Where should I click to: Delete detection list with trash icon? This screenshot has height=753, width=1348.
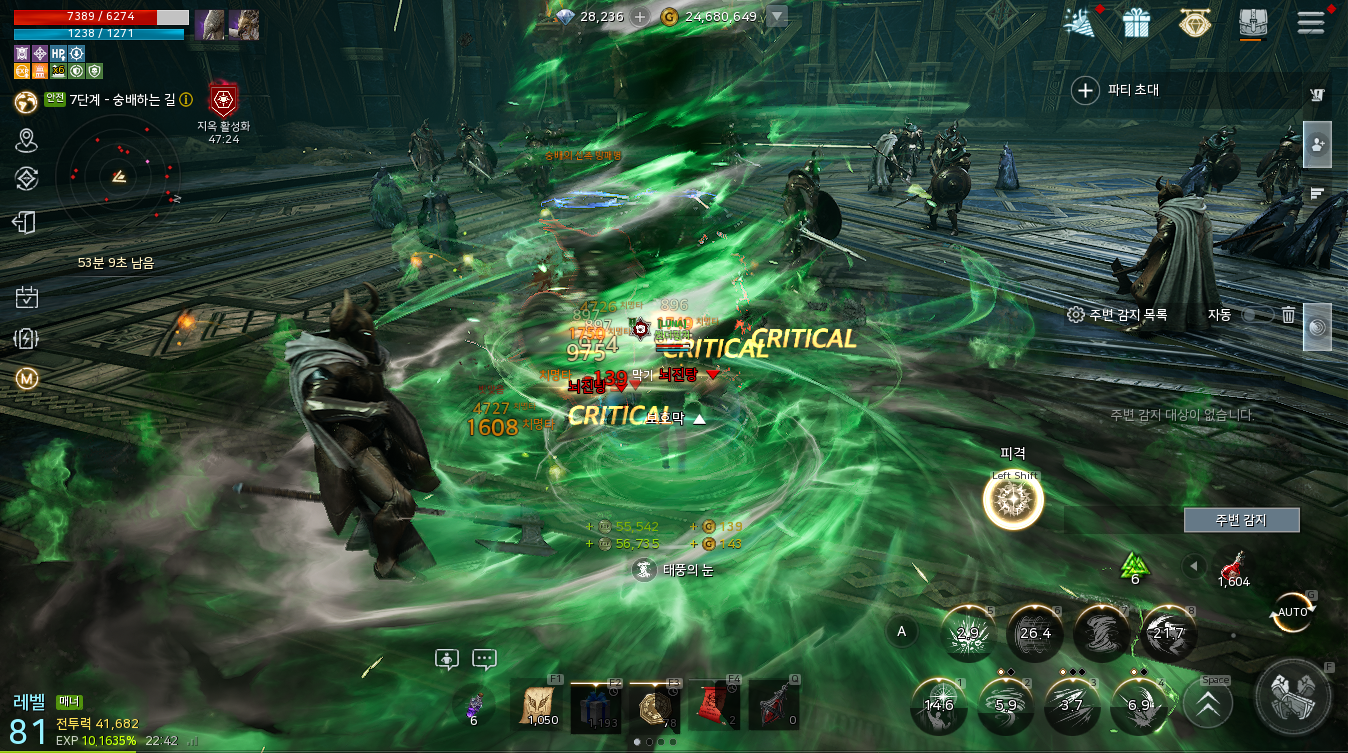click(x=1289, y=315)
